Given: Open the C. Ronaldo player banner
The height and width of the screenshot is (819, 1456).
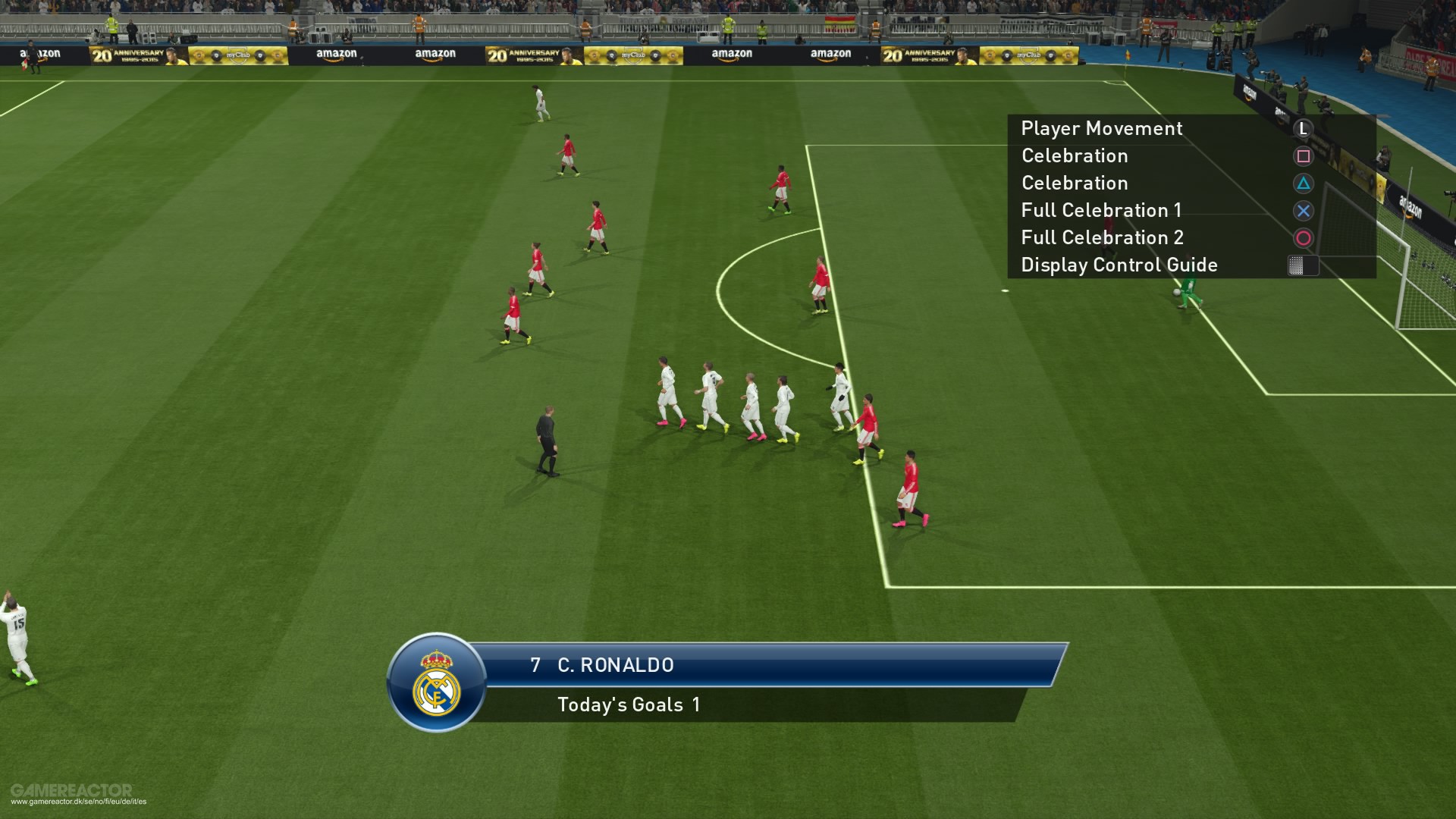Looking at the screenshot, I should 614,666.
